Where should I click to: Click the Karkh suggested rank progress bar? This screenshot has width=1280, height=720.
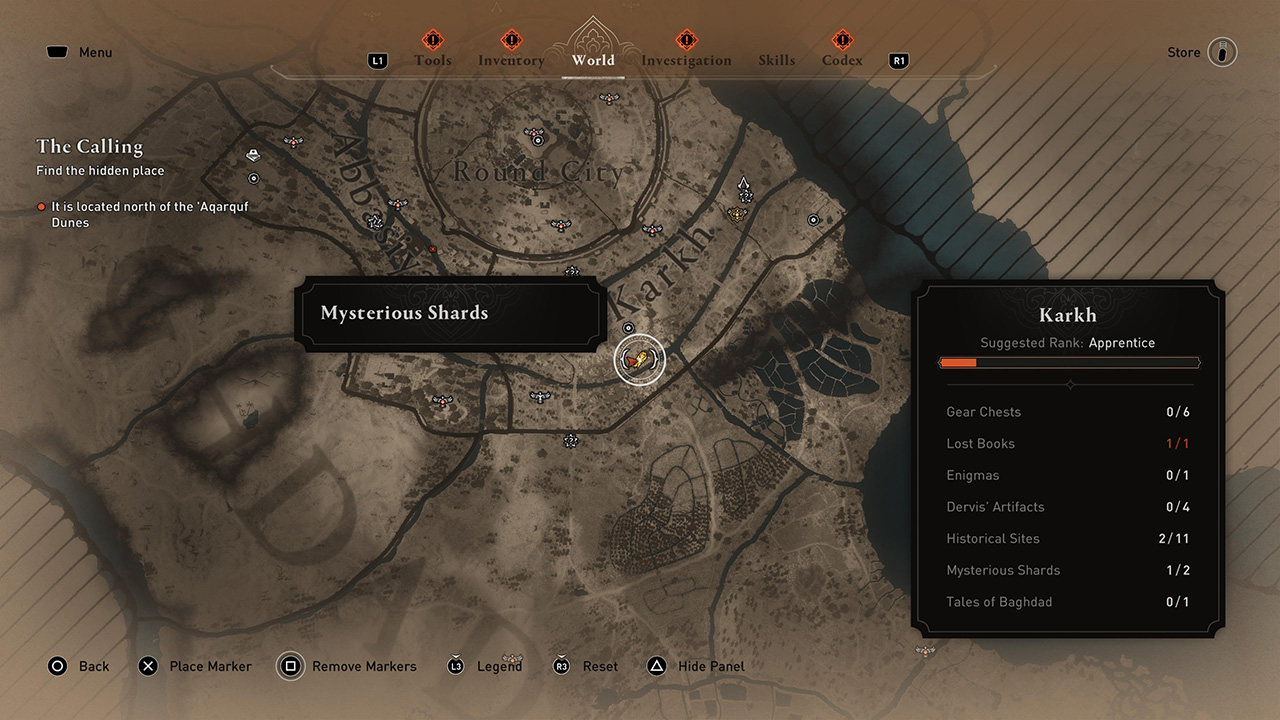1069,362
